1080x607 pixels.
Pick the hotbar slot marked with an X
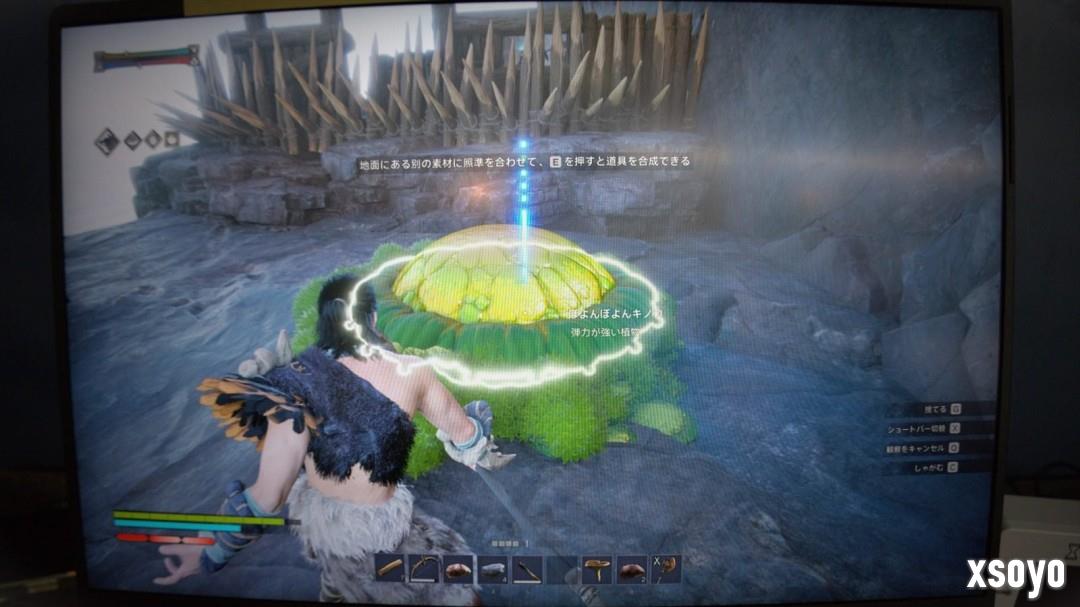[665, 569]
